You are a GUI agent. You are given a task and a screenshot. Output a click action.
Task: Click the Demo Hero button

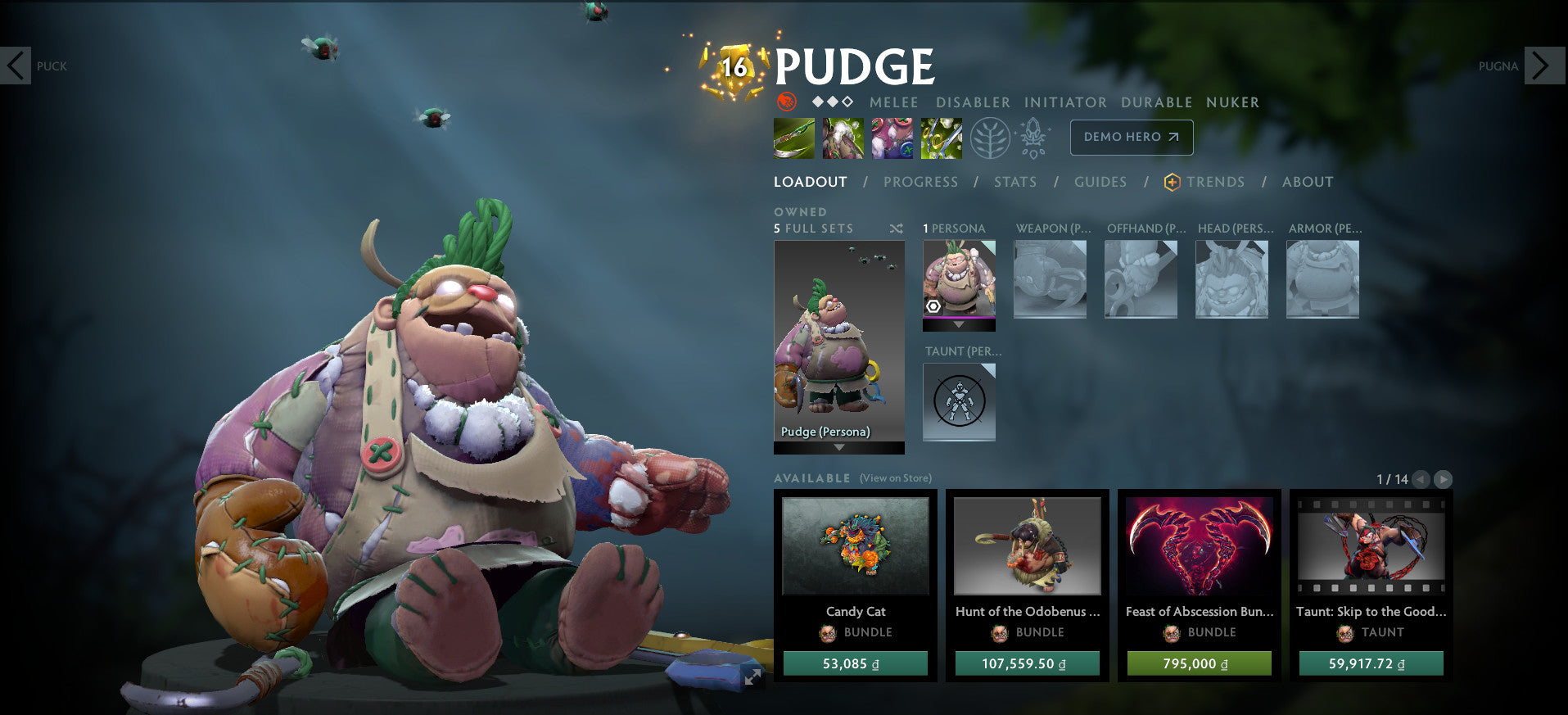tap(1130, 137)
